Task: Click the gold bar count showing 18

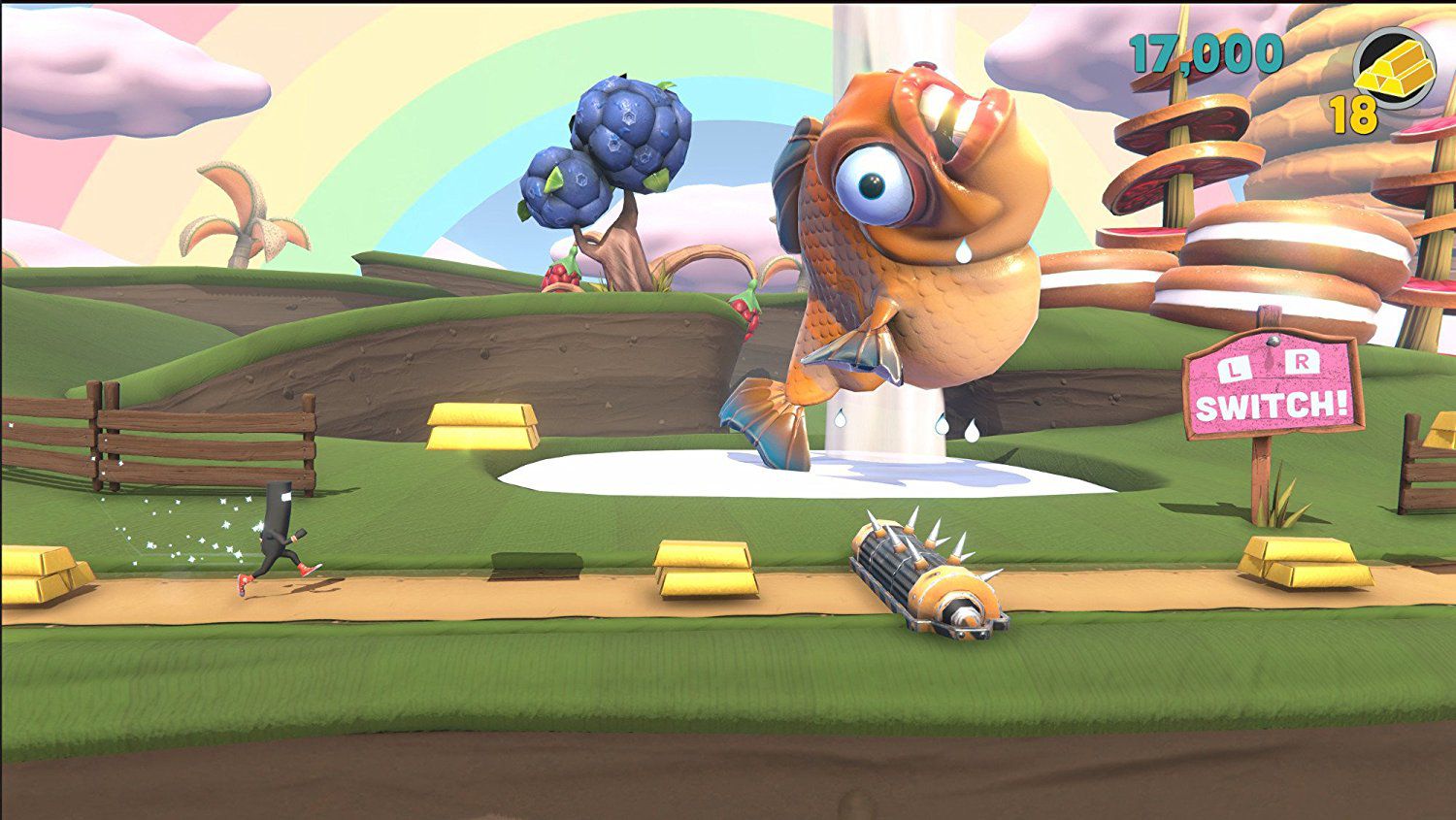Action: 1353,116
